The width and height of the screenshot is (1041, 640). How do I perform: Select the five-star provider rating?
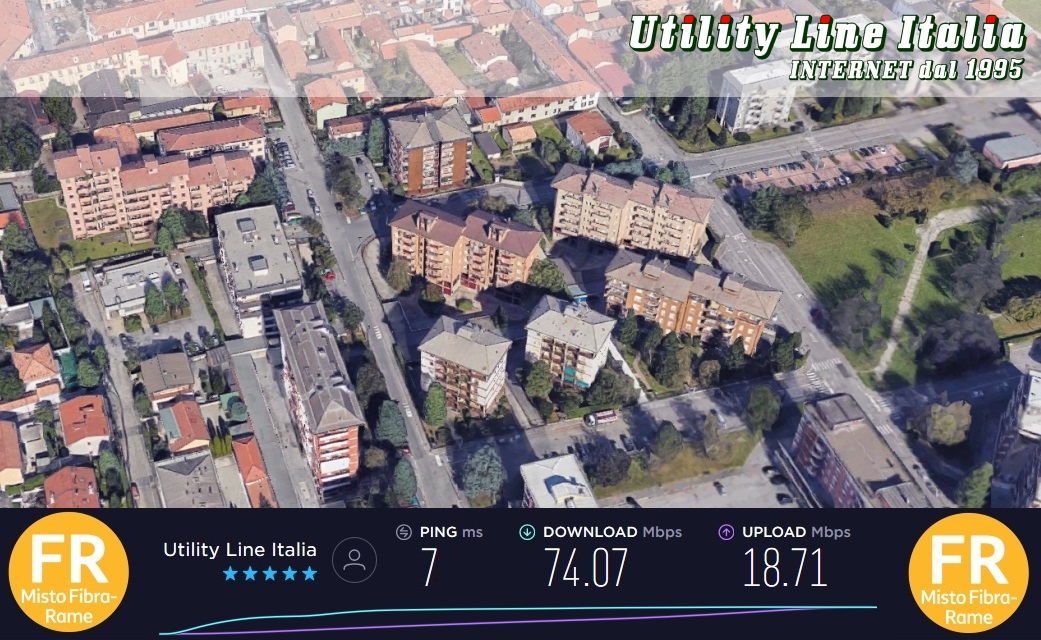tap(269, 574)
